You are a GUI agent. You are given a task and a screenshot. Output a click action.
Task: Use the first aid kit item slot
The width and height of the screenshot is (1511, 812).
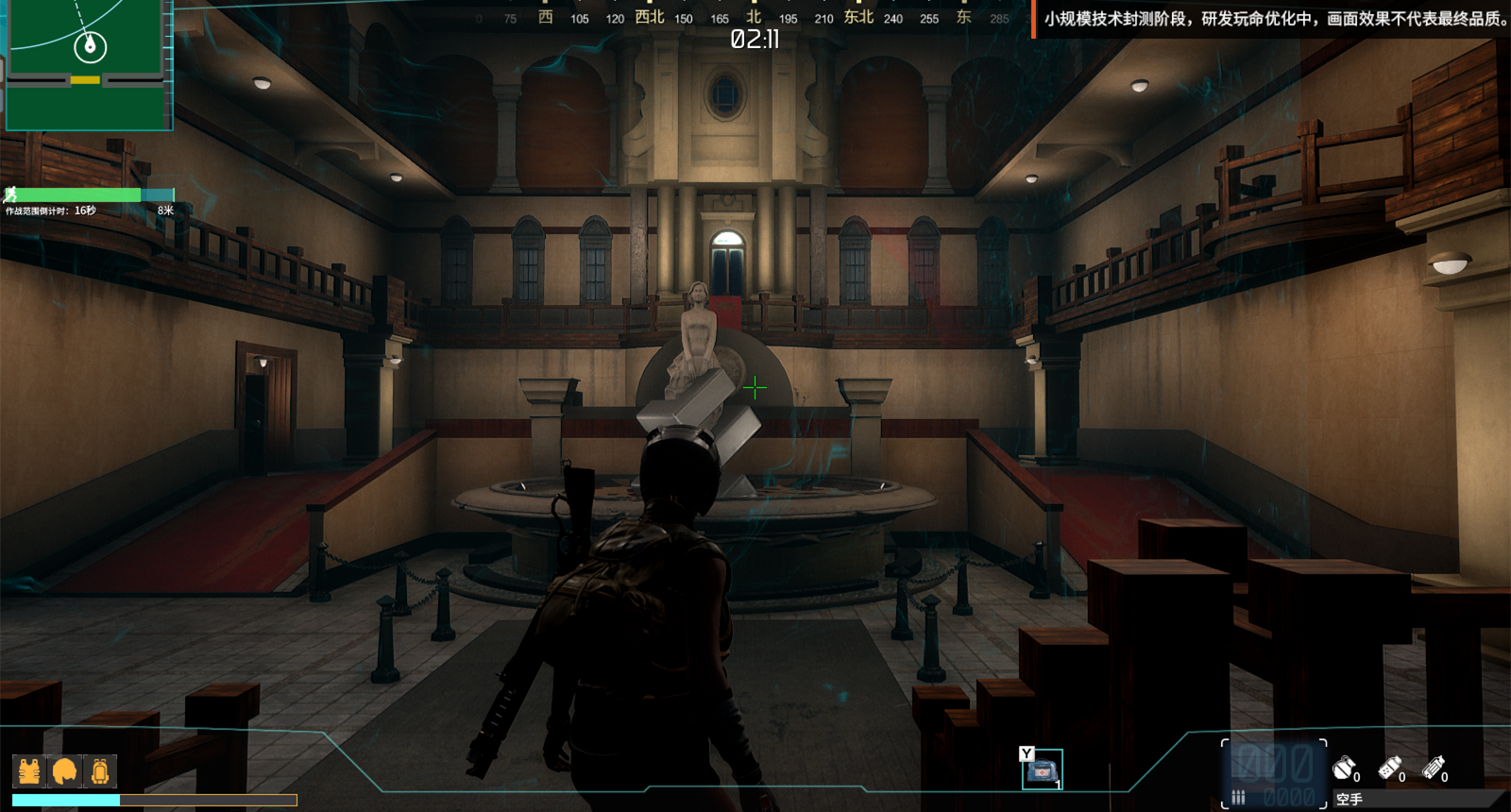click(x=1042, y=770)
